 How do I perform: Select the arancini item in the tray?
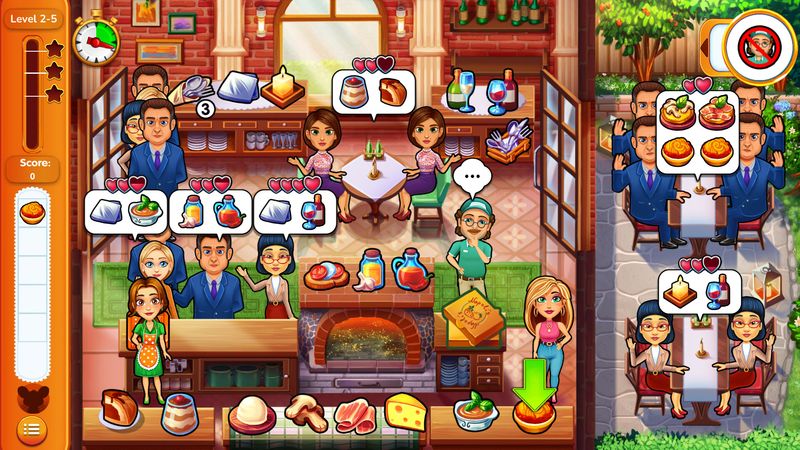click(31, 212)
